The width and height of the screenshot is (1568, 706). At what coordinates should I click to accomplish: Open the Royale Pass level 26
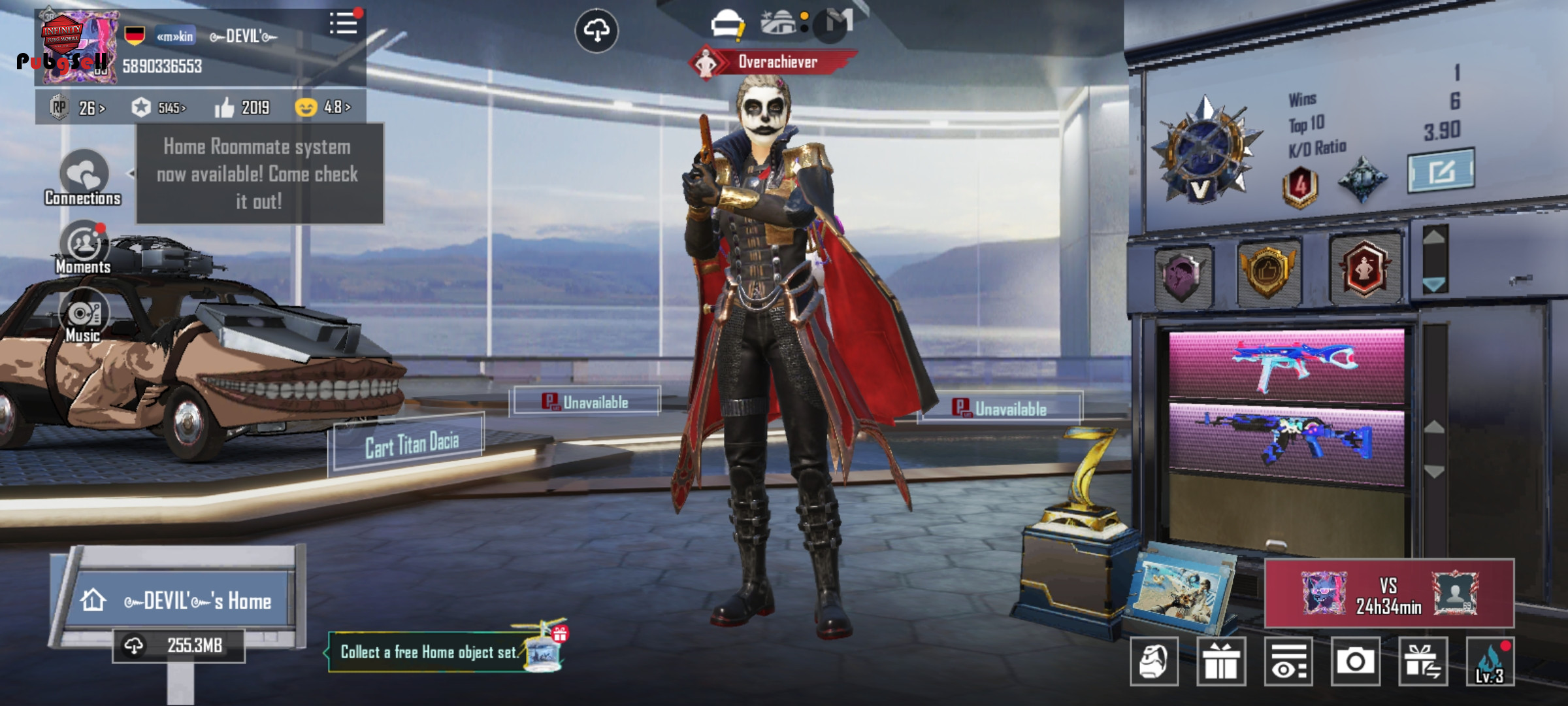[77, 107]
